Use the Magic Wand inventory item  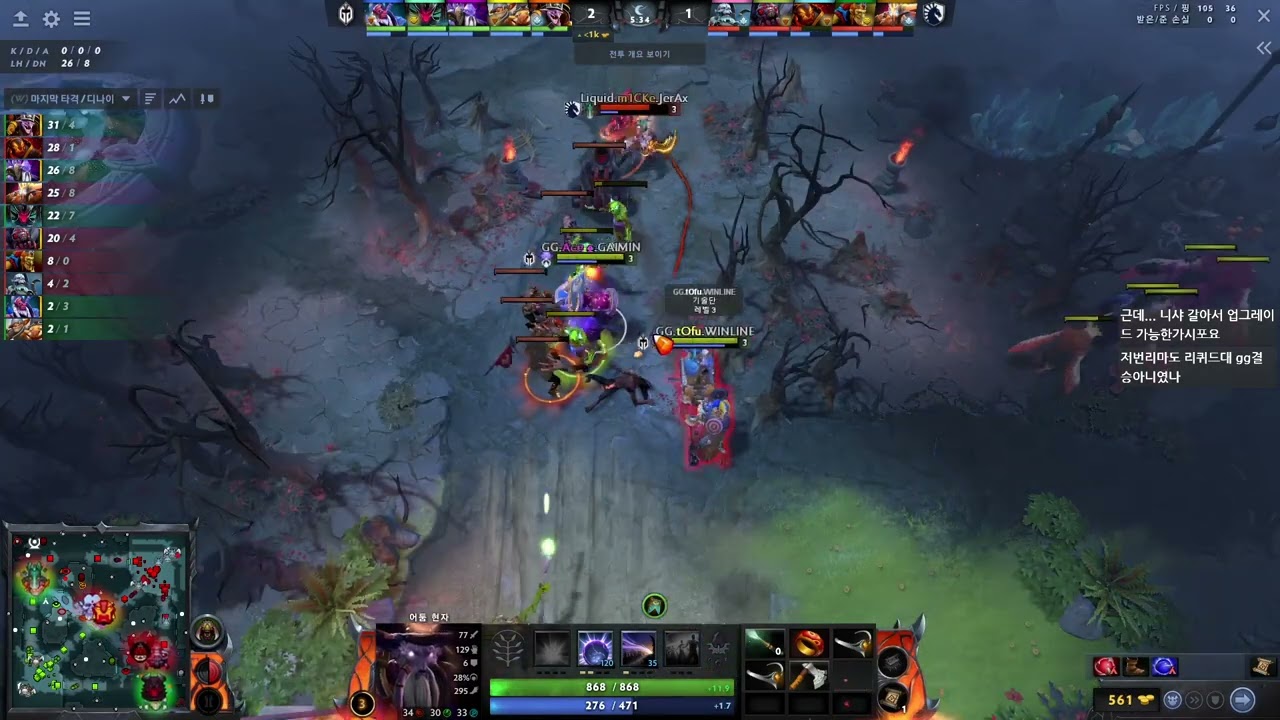tap(764, 644)
